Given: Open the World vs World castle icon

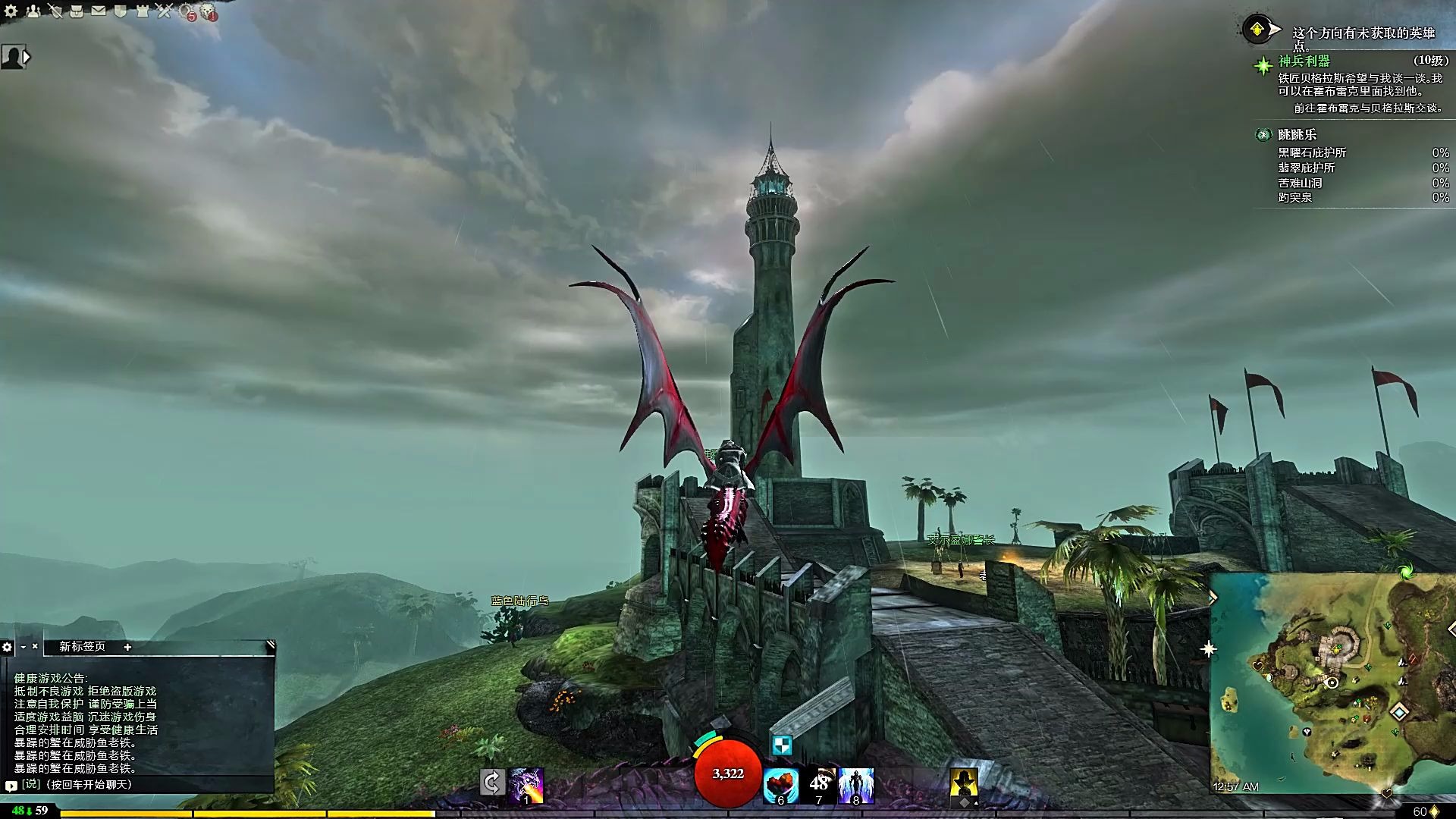Looking at the screenshot, I should (143, 11).
